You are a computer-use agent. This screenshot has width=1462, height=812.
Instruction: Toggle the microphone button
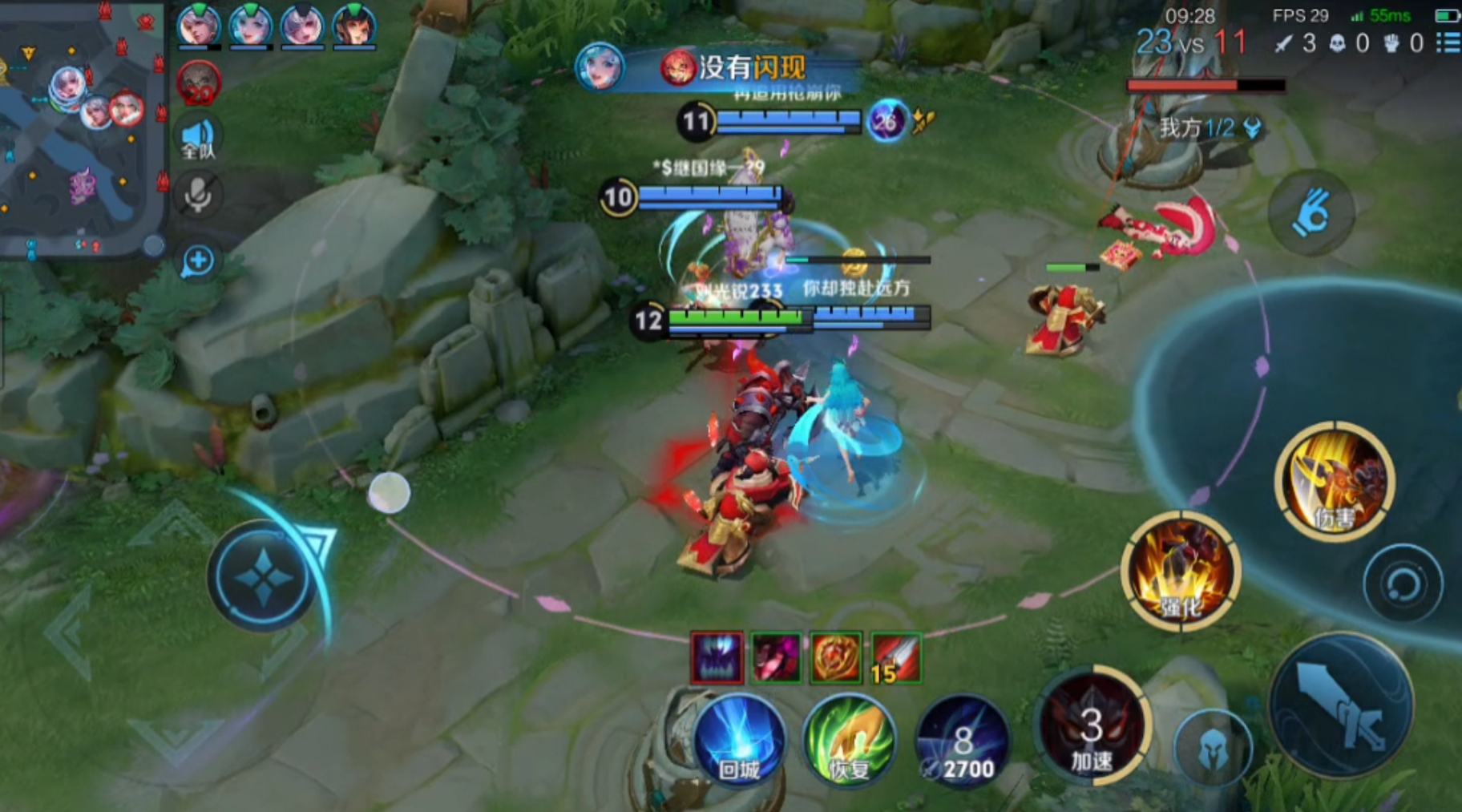[x=198, y=195]
